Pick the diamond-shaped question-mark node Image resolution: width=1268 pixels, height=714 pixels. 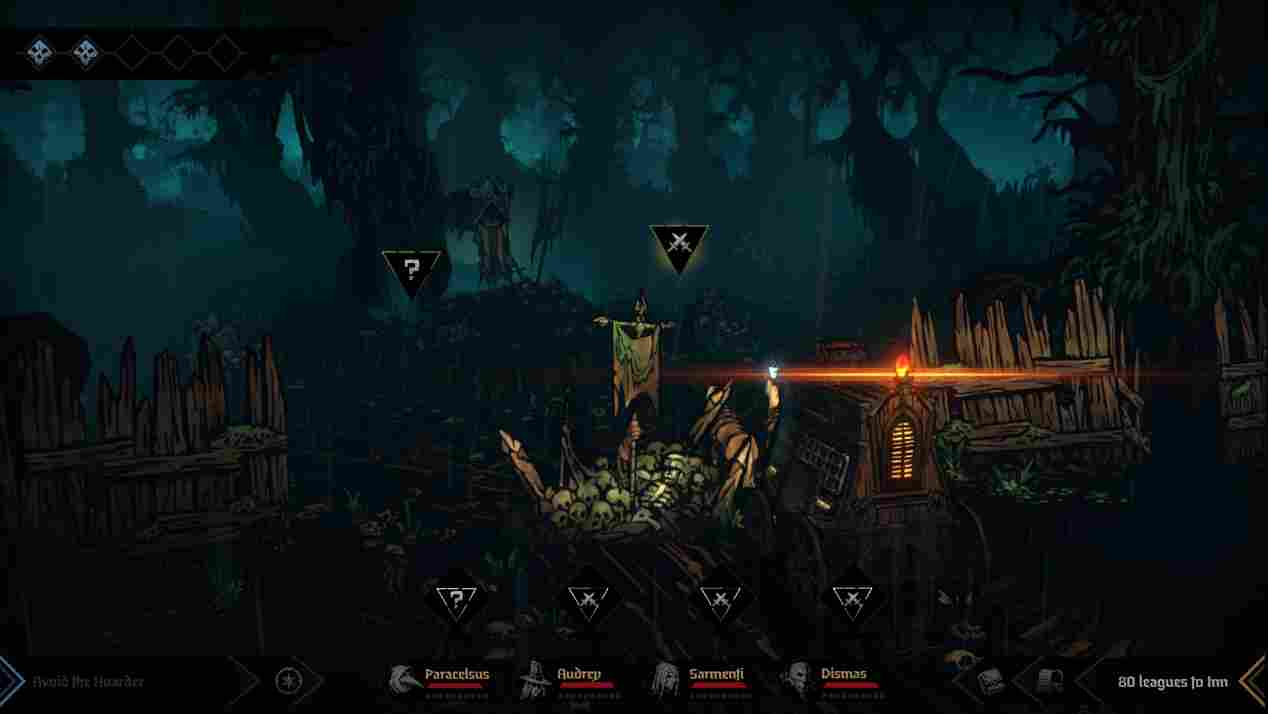click(x=456, y=600)
